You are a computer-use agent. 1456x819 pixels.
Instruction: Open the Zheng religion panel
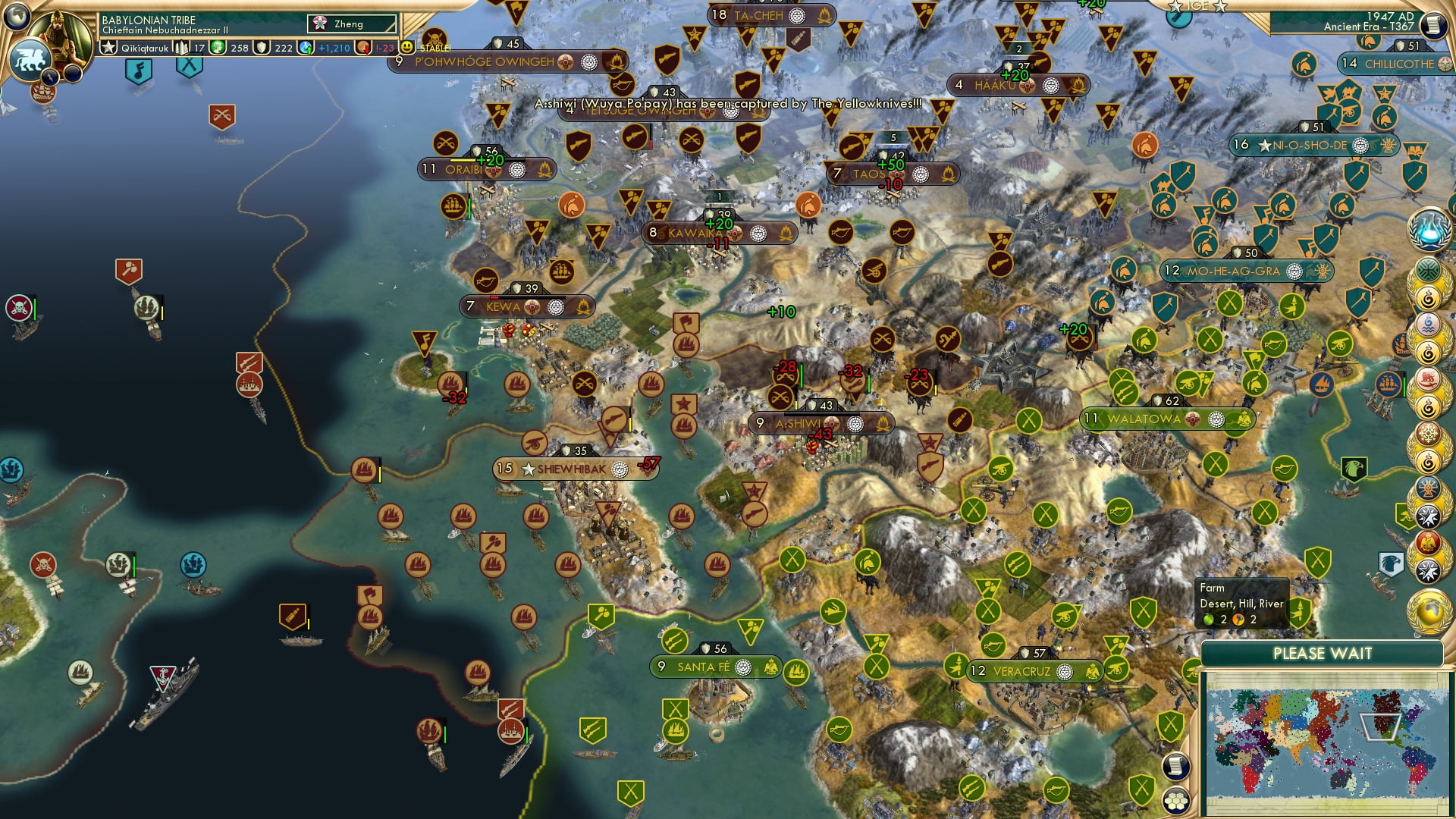(x=352, y=24)
